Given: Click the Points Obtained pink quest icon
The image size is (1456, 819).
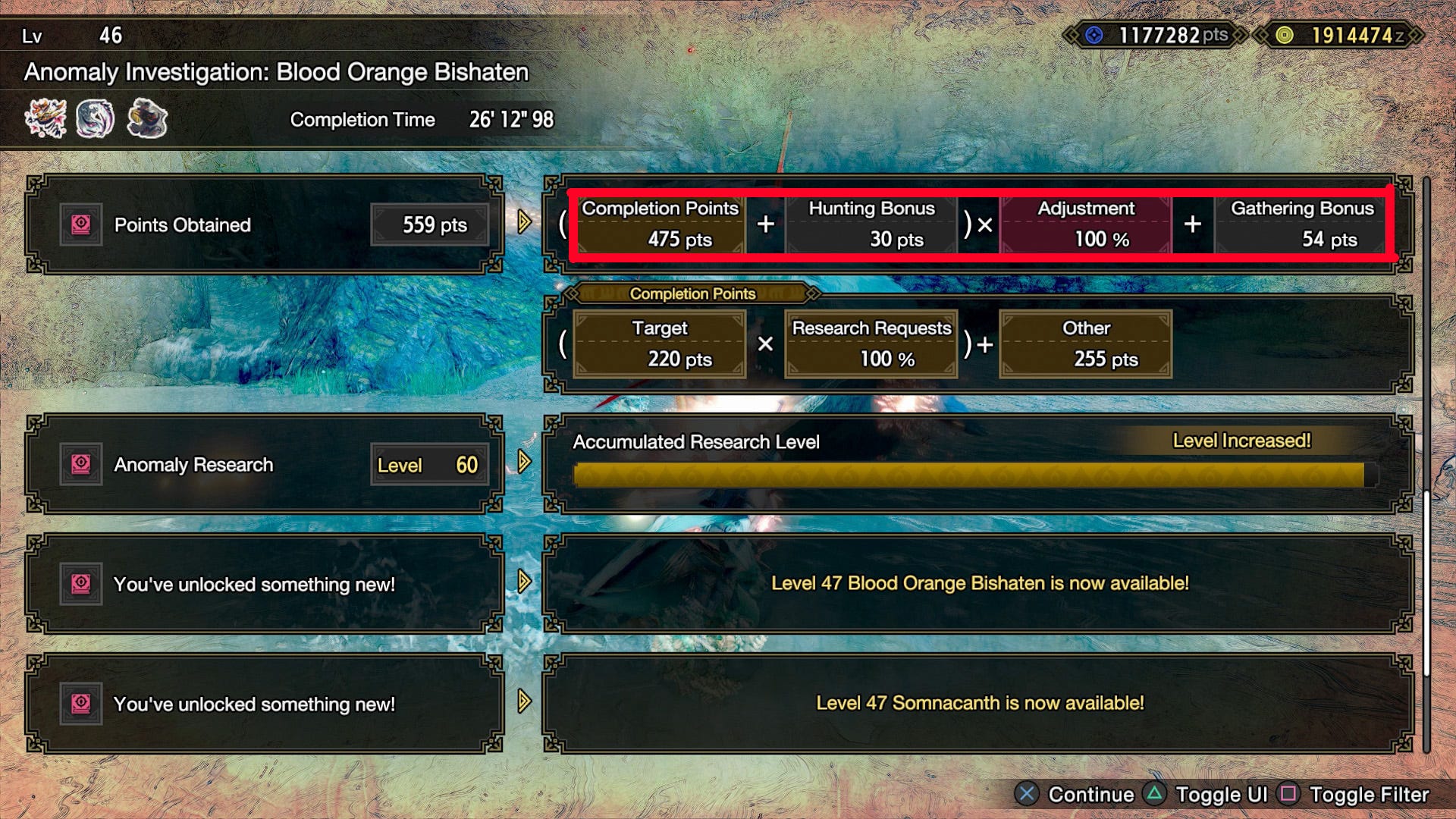Looking at the screenshot, I should pyautogui.click(x=81, y=224).
